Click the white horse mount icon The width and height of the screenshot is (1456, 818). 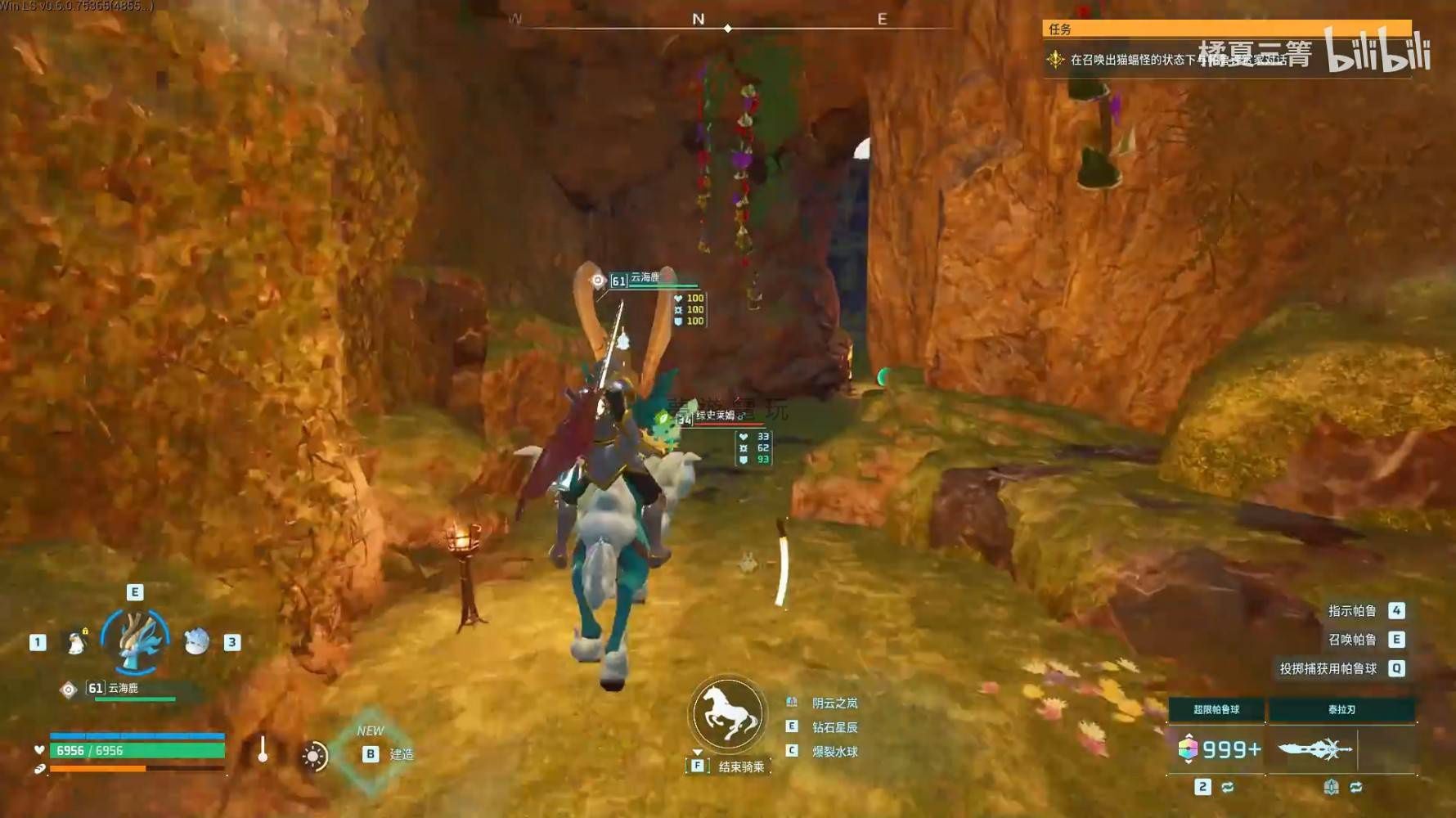pos(727,714)
